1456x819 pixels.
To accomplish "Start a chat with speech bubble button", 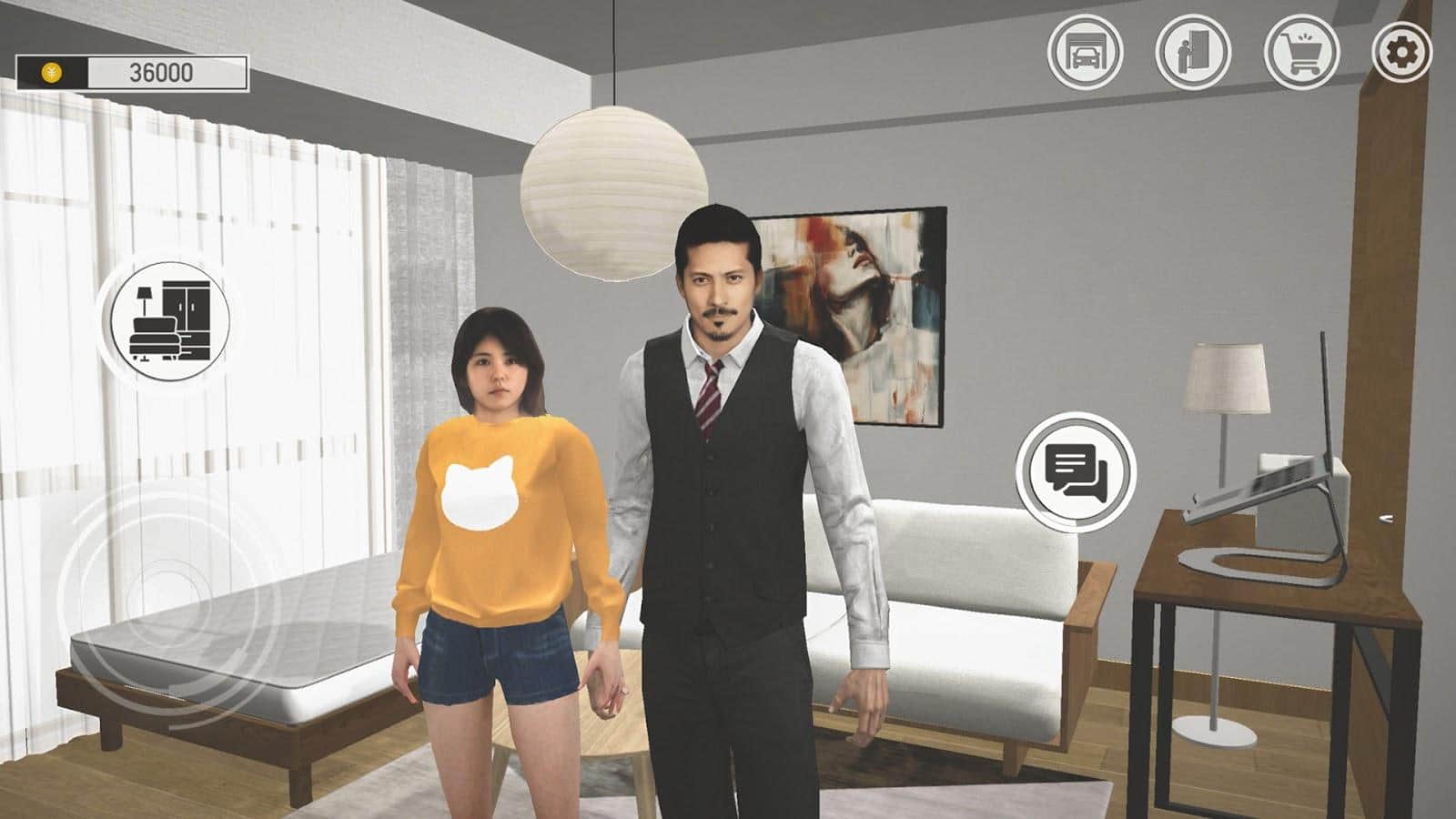I will pos(1076,471).
